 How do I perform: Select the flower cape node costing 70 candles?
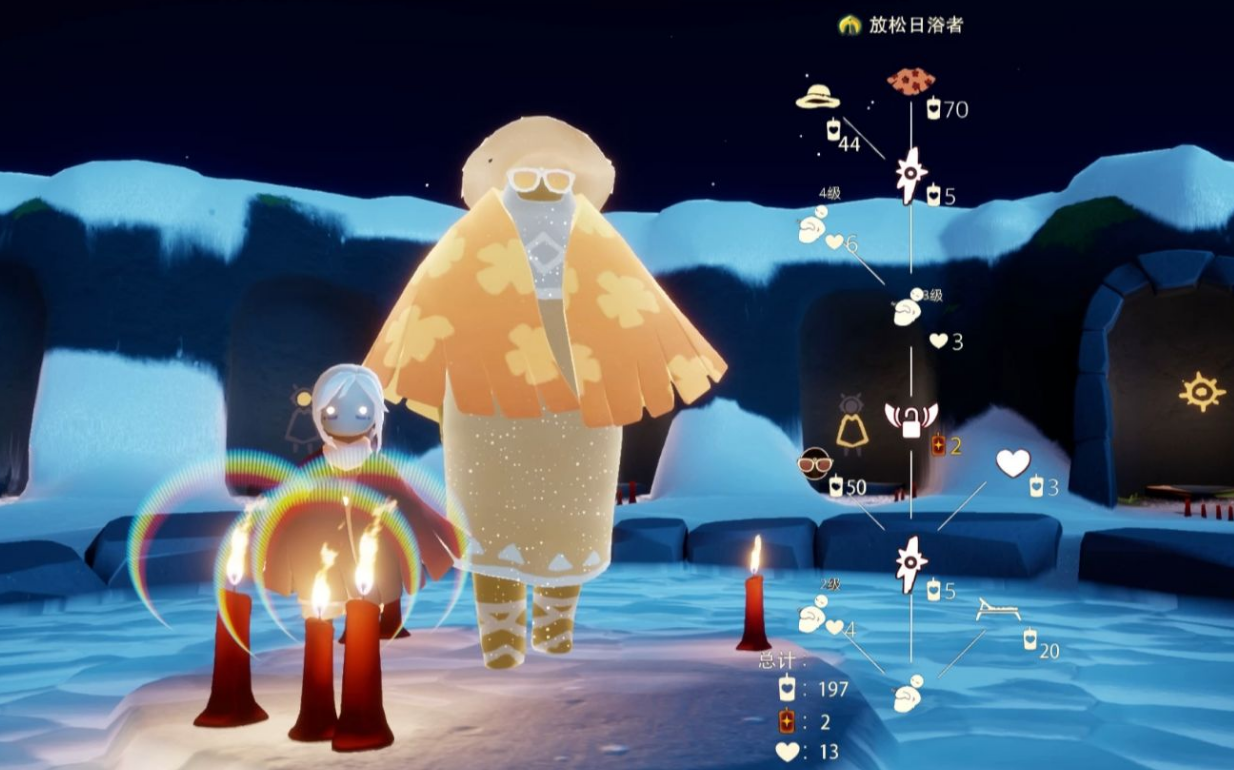click(911, 81)
